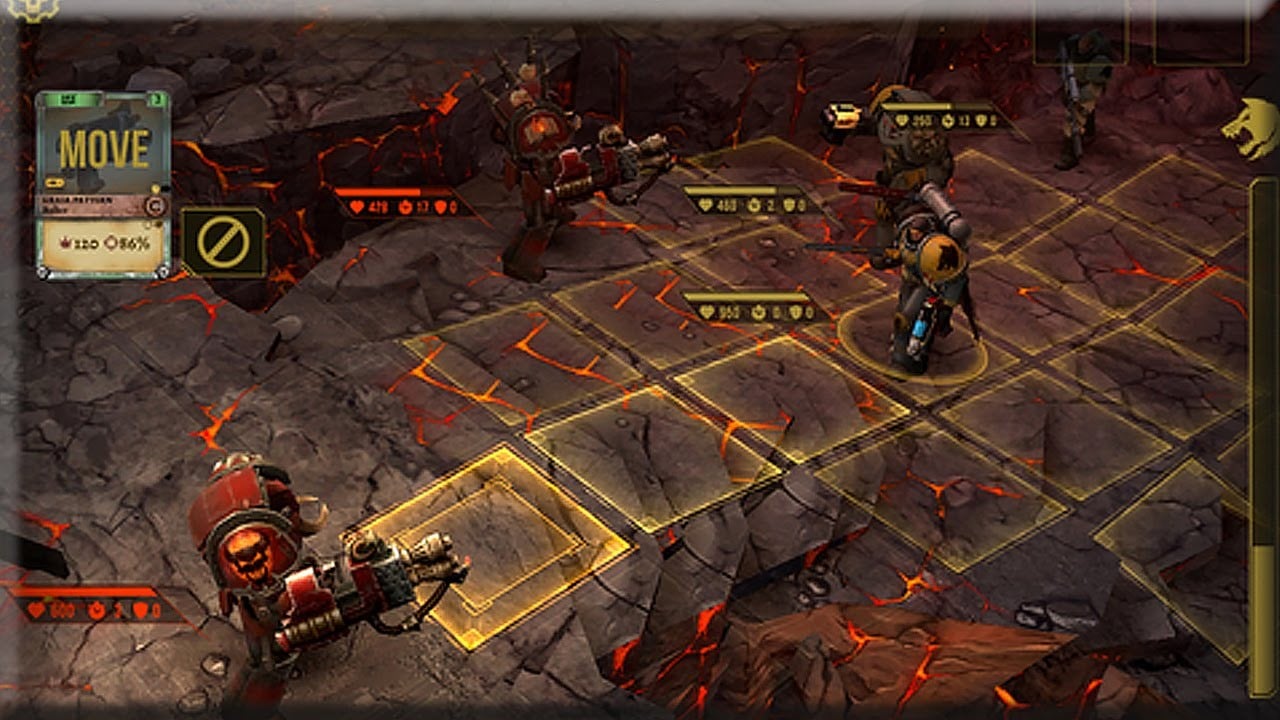Click the yellow ammo pill on the MOVE card

(x=54, y=182)
